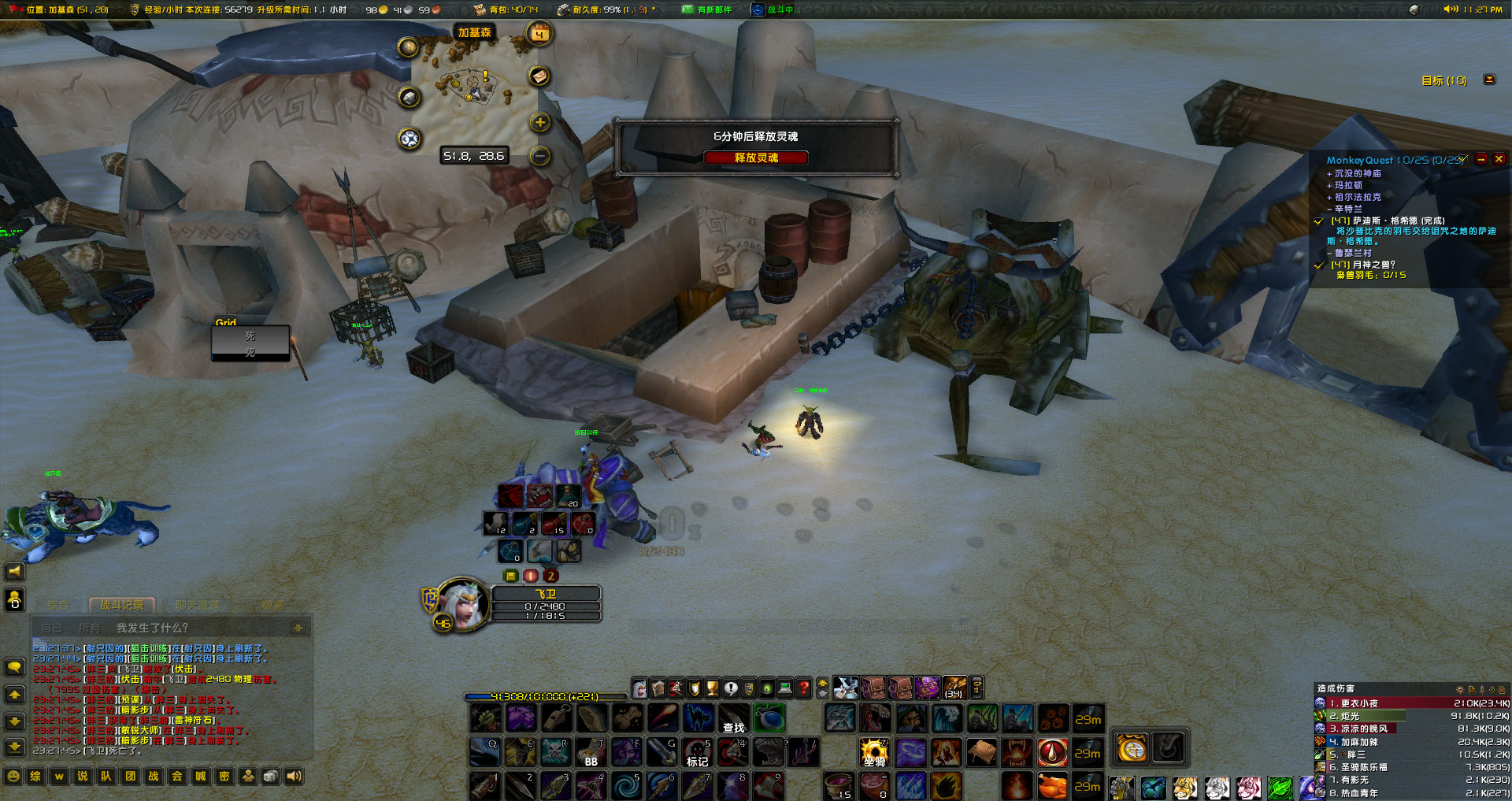Toggle the checkmark beside quest 月神之兽
1512x801 pixels.
[1319, 265]
